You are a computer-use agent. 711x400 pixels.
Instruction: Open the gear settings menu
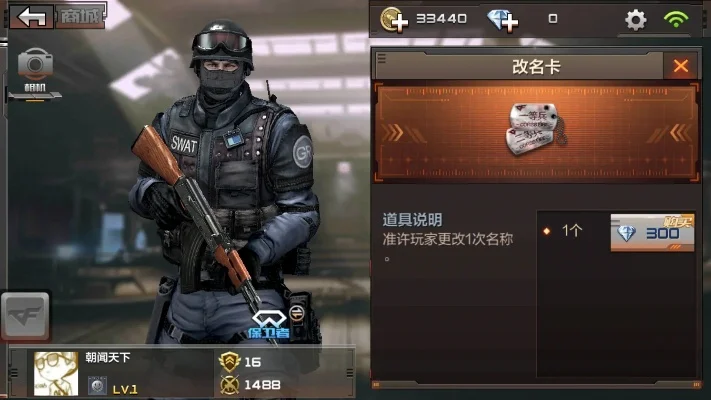(x=635, y=19)
